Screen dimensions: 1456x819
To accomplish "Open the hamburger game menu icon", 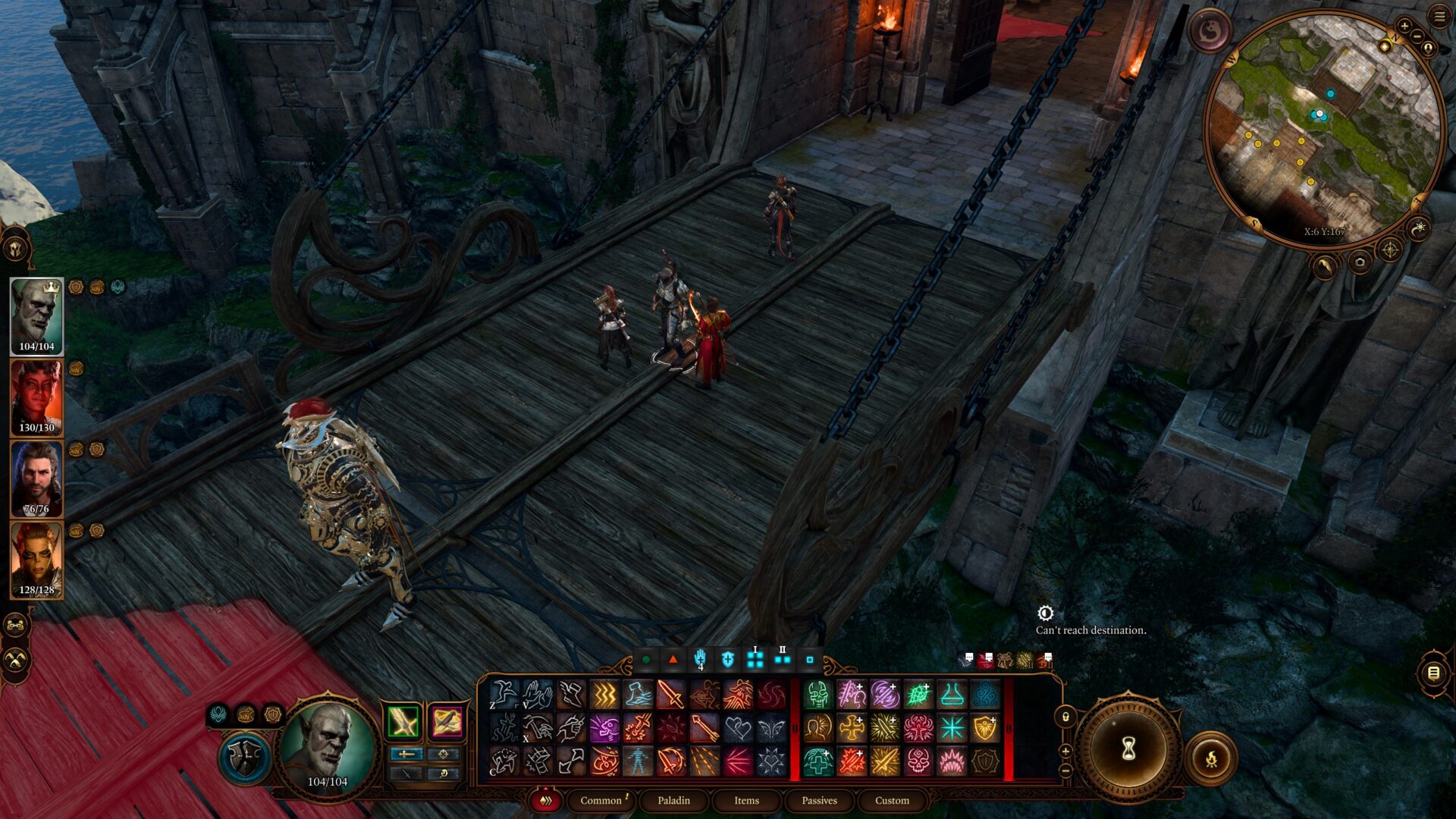I will click(1439, 17).
